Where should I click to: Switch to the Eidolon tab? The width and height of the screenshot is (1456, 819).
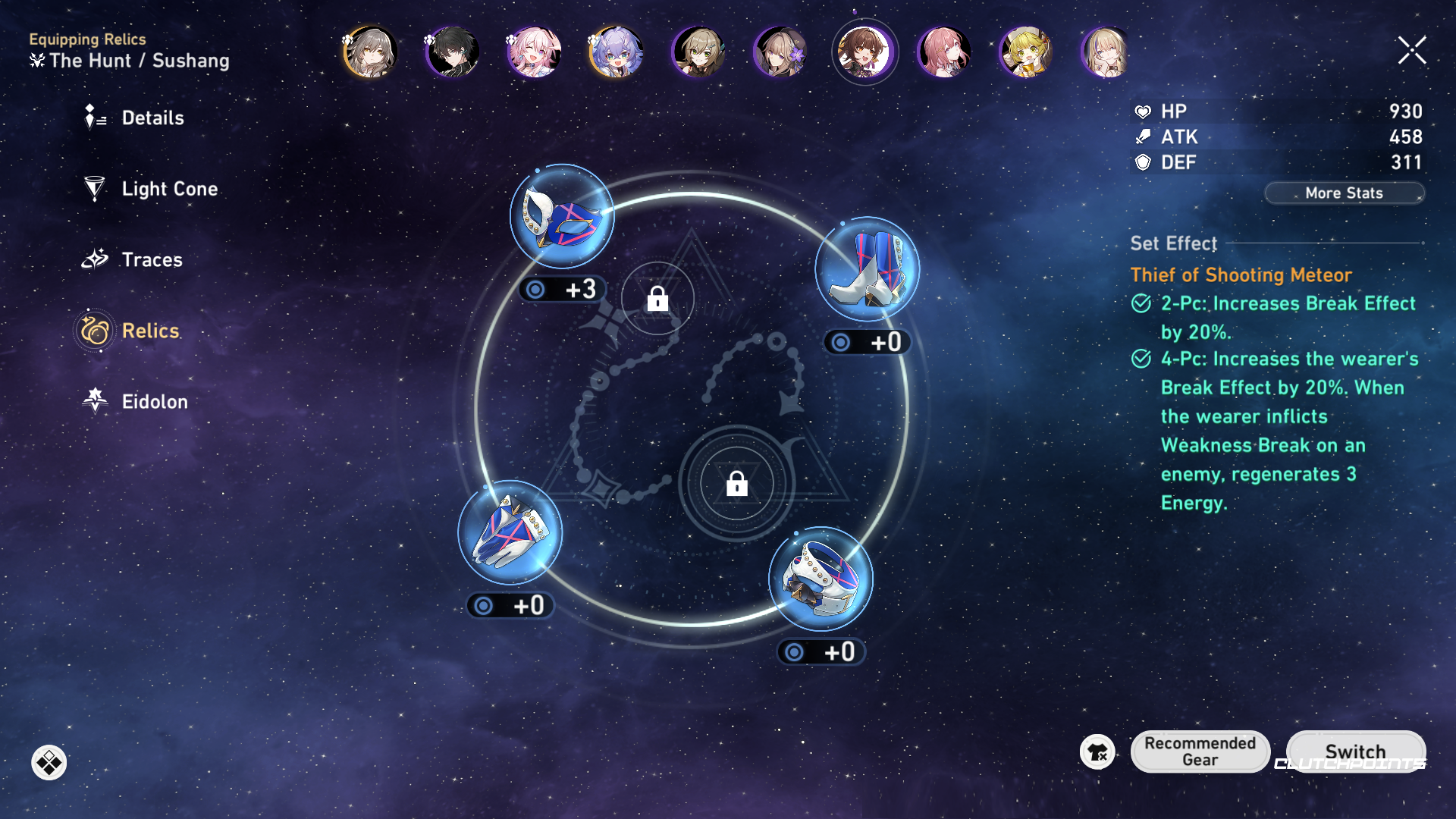click(x=154, y=402)
